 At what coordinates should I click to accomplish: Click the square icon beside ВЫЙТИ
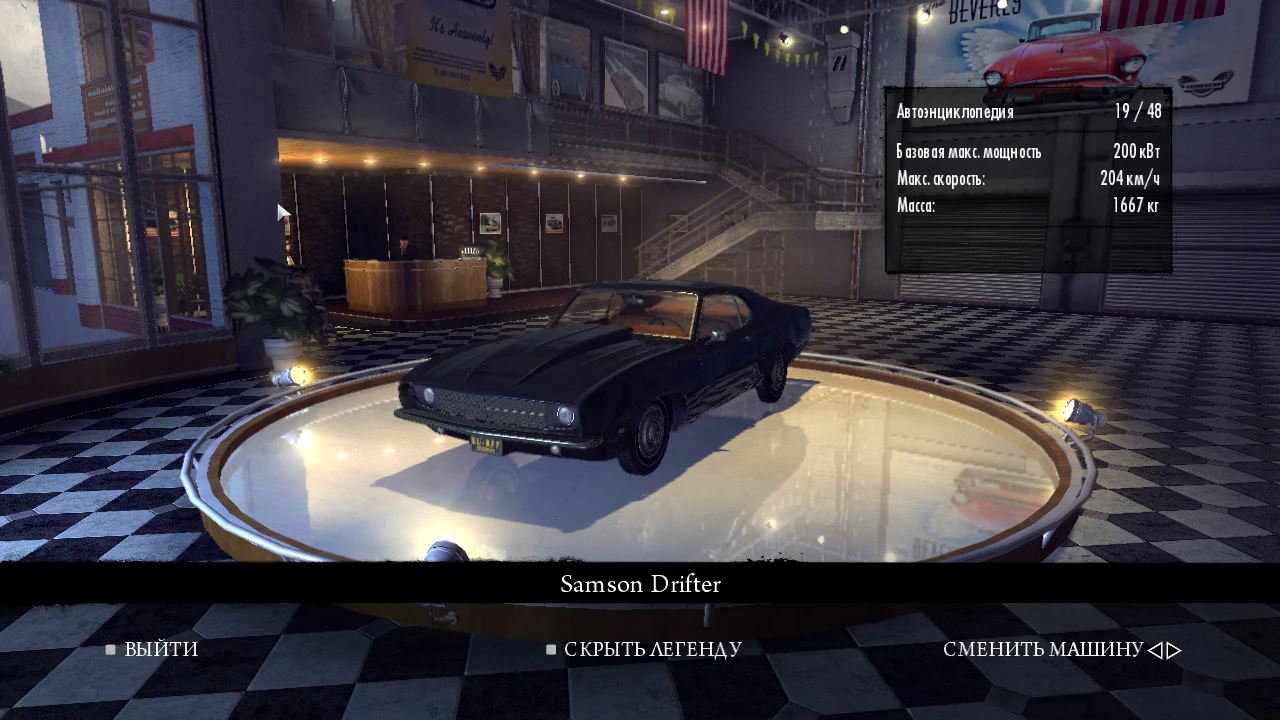[110, 649]
